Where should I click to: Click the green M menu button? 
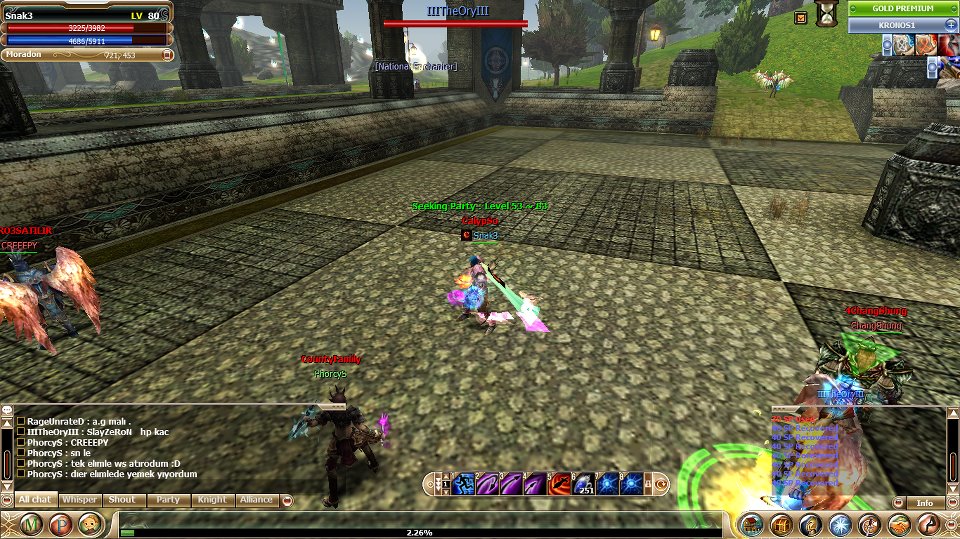(x=31, y=524)
